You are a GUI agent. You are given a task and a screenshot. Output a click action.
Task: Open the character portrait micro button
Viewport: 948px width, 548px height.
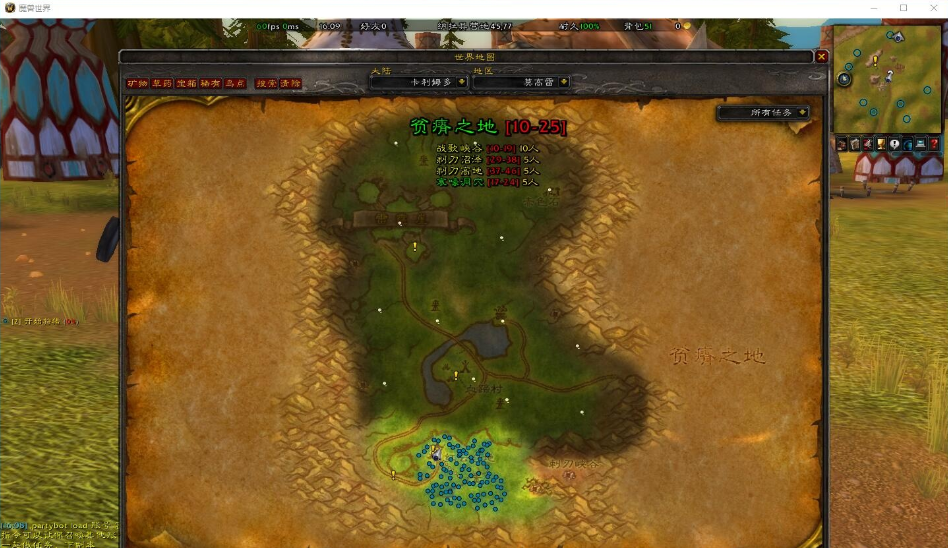842,144
